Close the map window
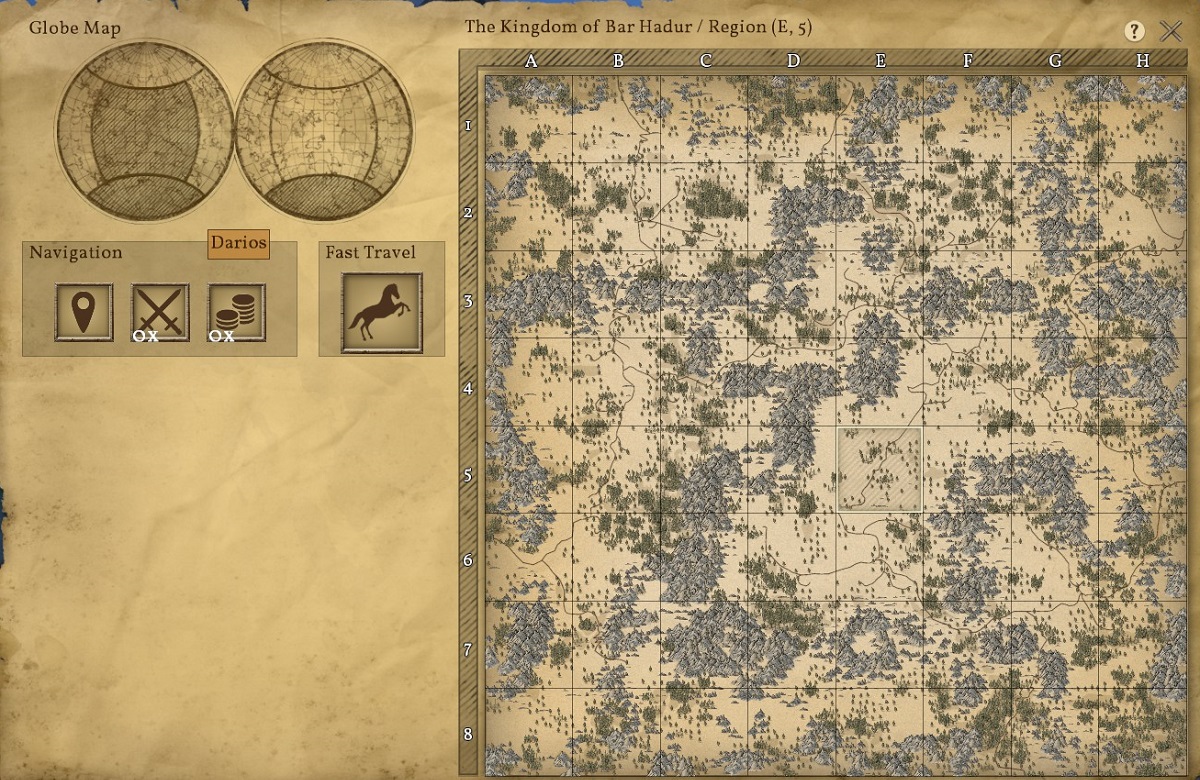 [1171, 31]
